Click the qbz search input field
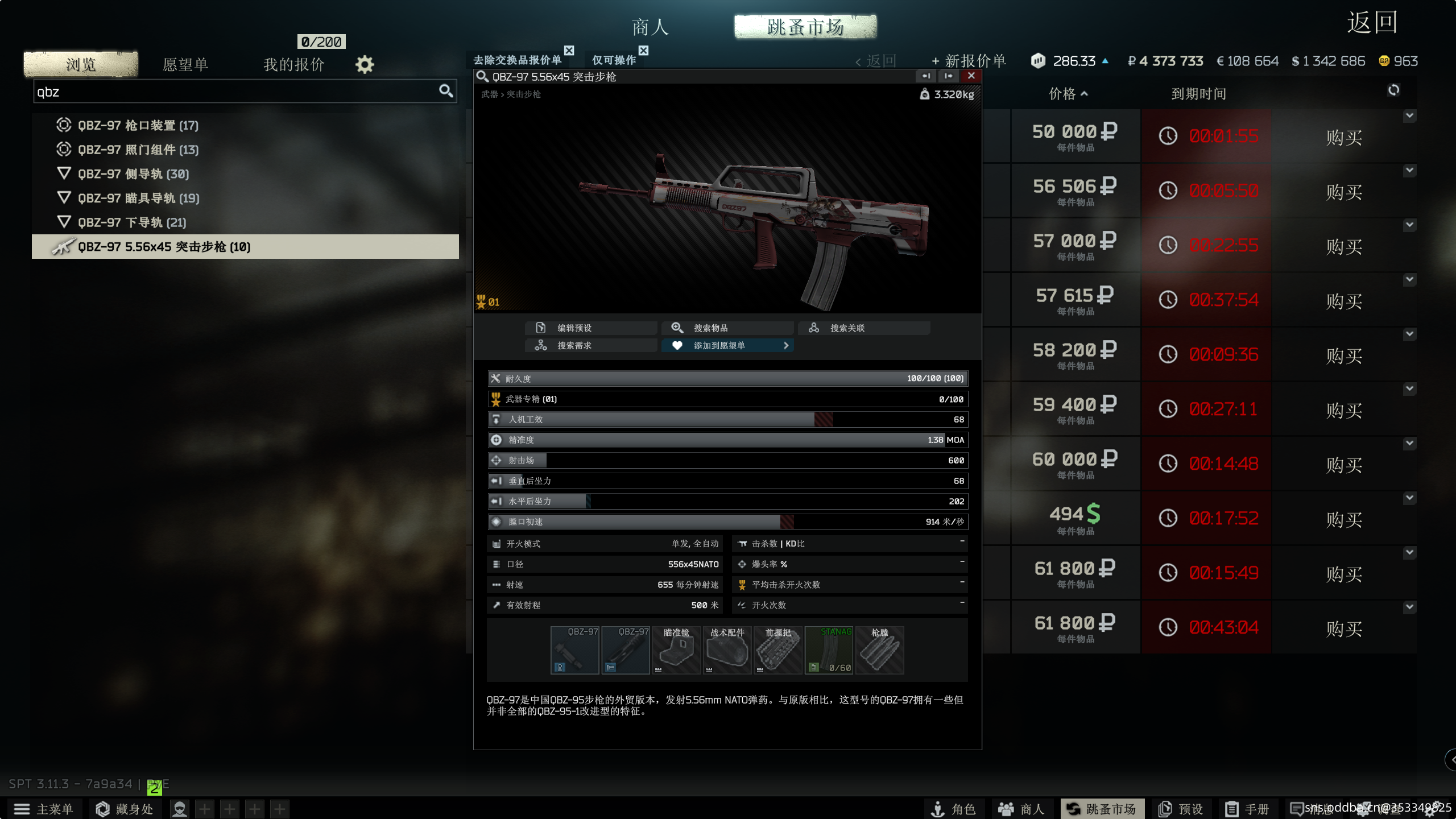The height and width of the screenshot is (819, 1456). [233, 92]
